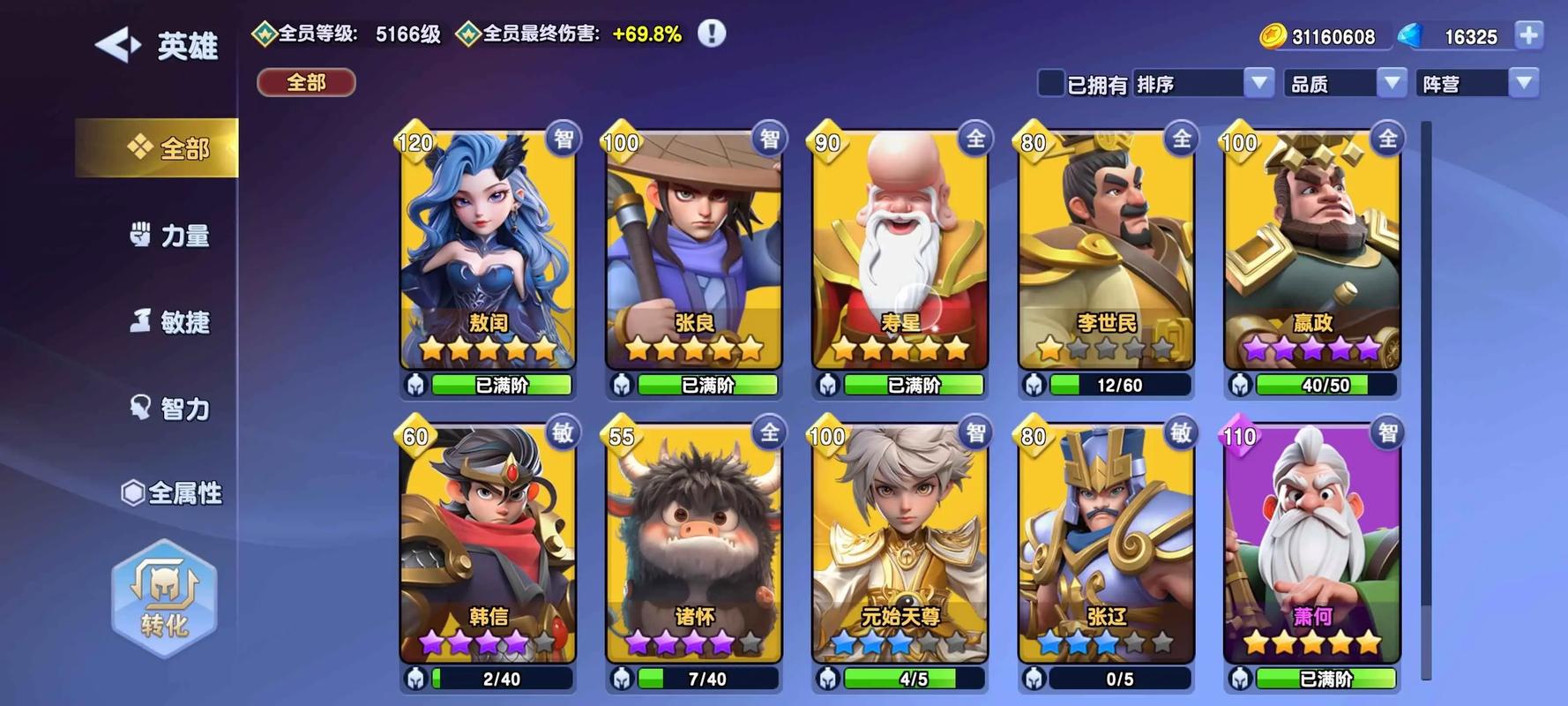Show the 智力 hero category

pyautogui.click(x=170, y=409)
